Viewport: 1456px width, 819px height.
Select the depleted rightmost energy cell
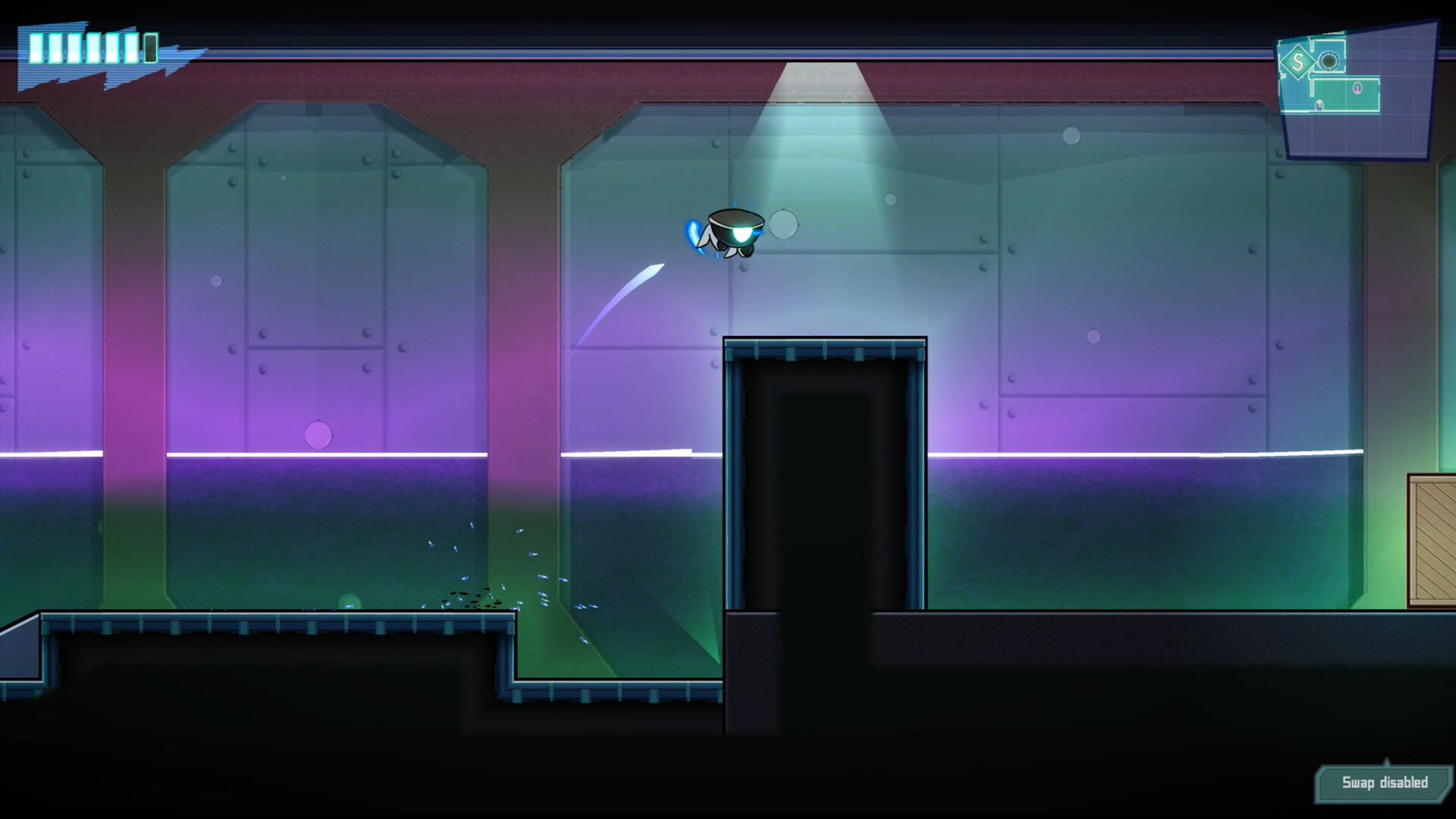click(150, 49)
